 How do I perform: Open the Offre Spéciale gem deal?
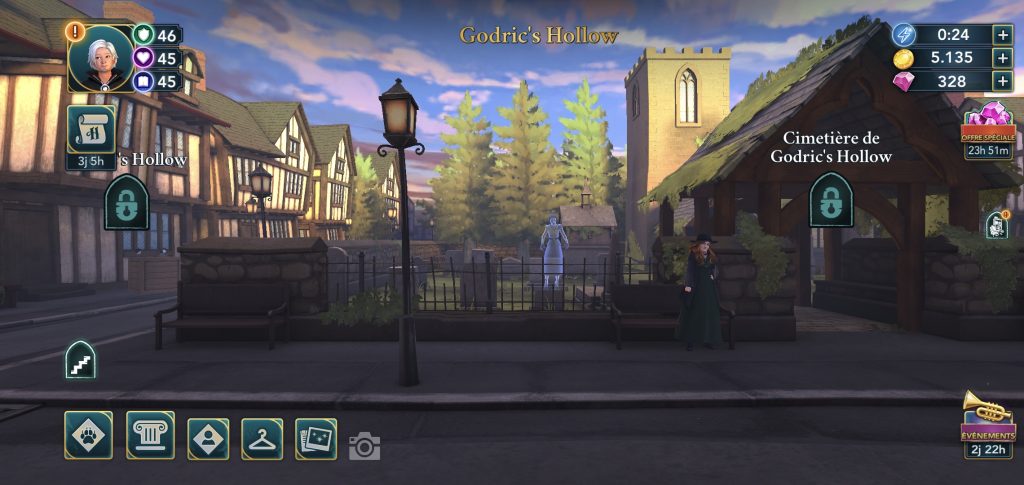(988, 127)
